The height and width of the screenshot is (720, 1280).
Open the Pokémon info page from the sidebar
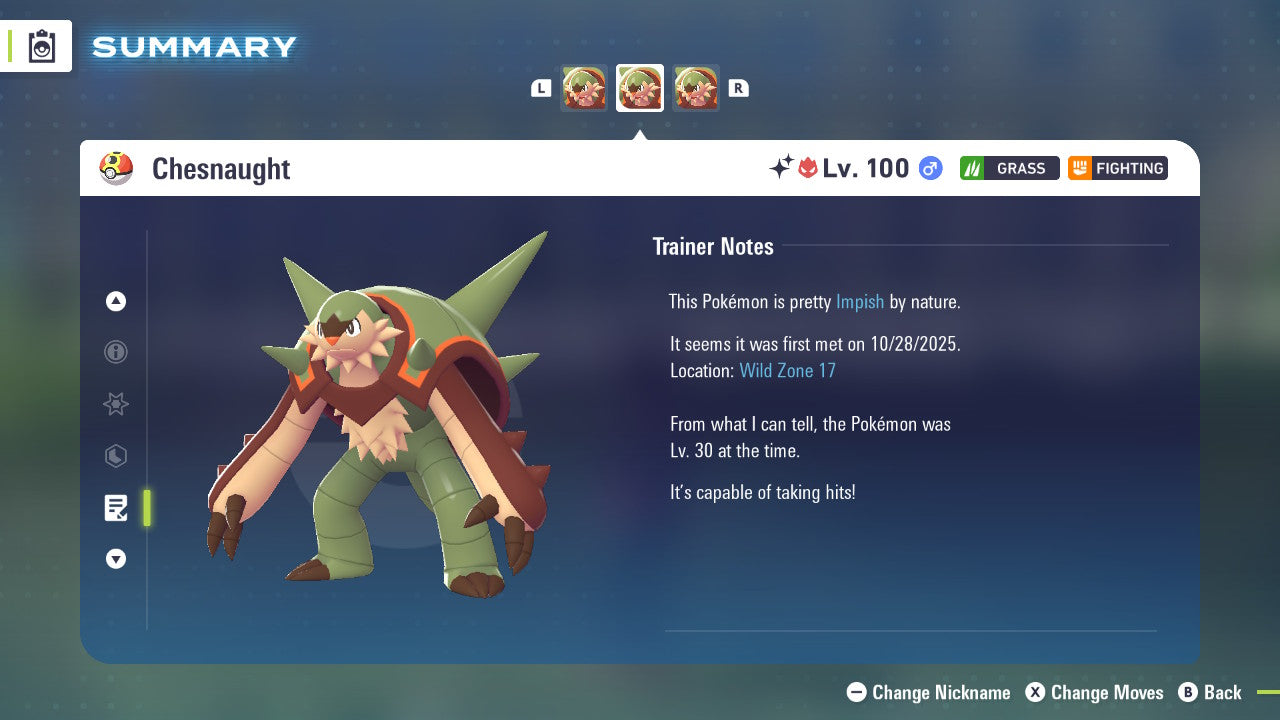tap(115, 352)
